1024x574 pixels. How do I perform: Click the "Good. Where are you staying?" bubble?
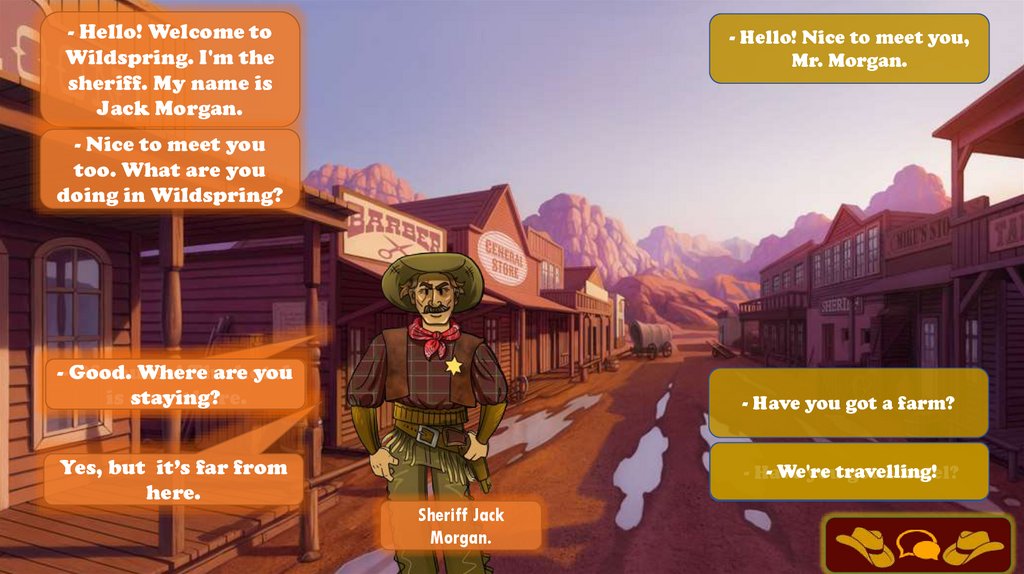(175, 385)
